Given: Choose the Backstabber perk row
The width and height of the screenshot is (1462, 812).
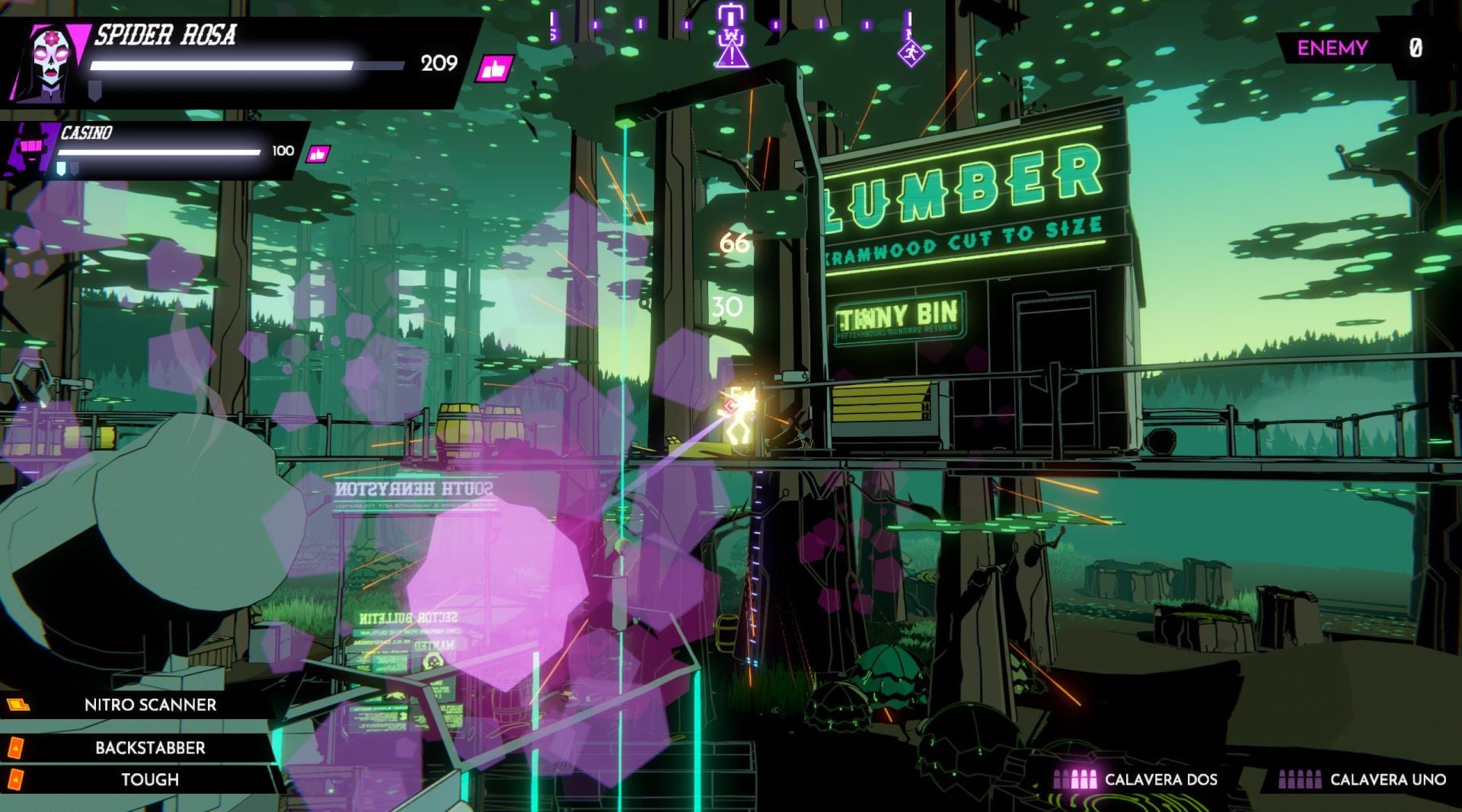Looking at the screenshot, I should (x=150, y=747).
